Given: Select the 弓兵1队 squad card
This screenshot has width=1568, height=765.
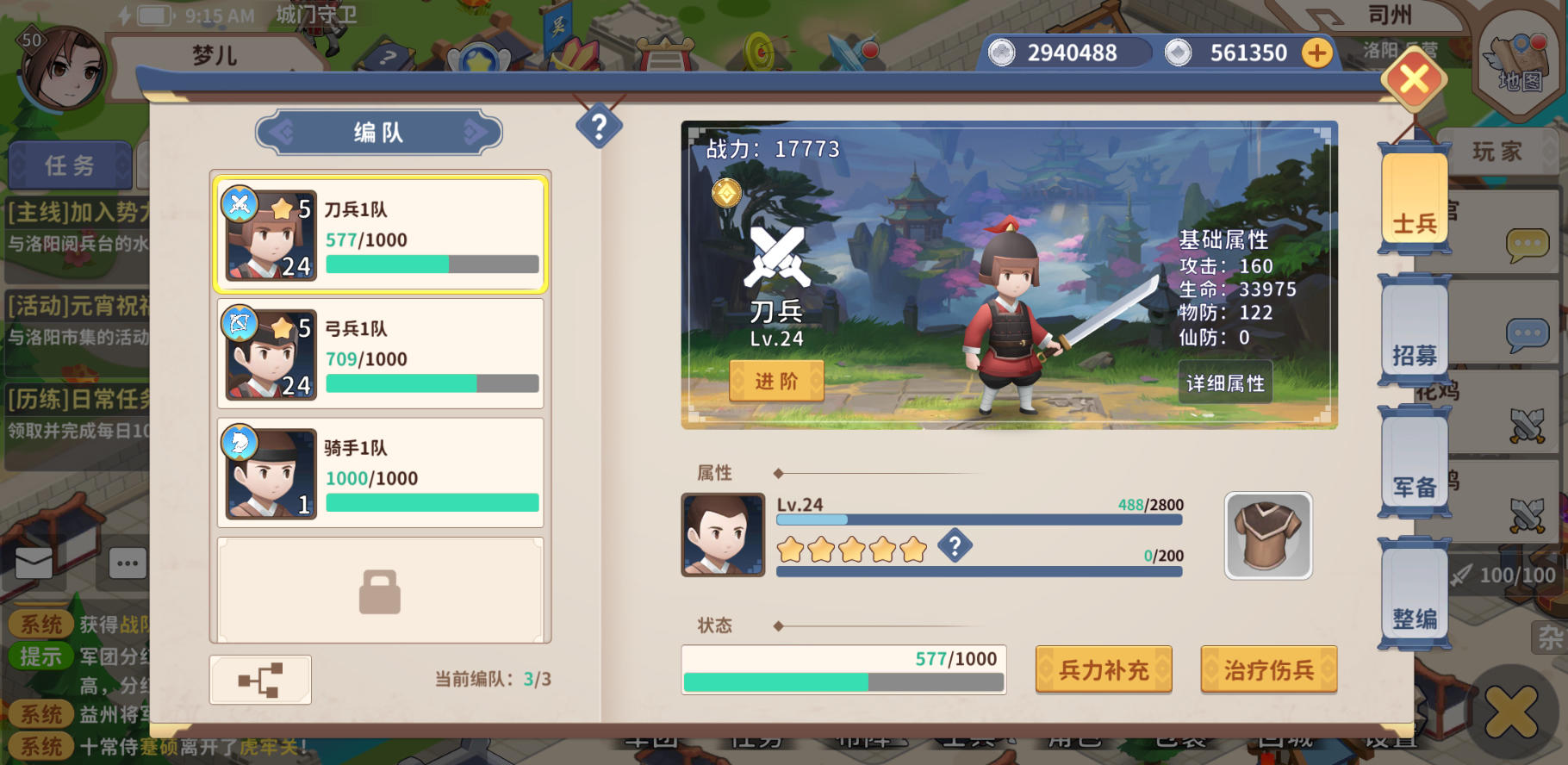Looking at the screenshot, I should 379,353.
